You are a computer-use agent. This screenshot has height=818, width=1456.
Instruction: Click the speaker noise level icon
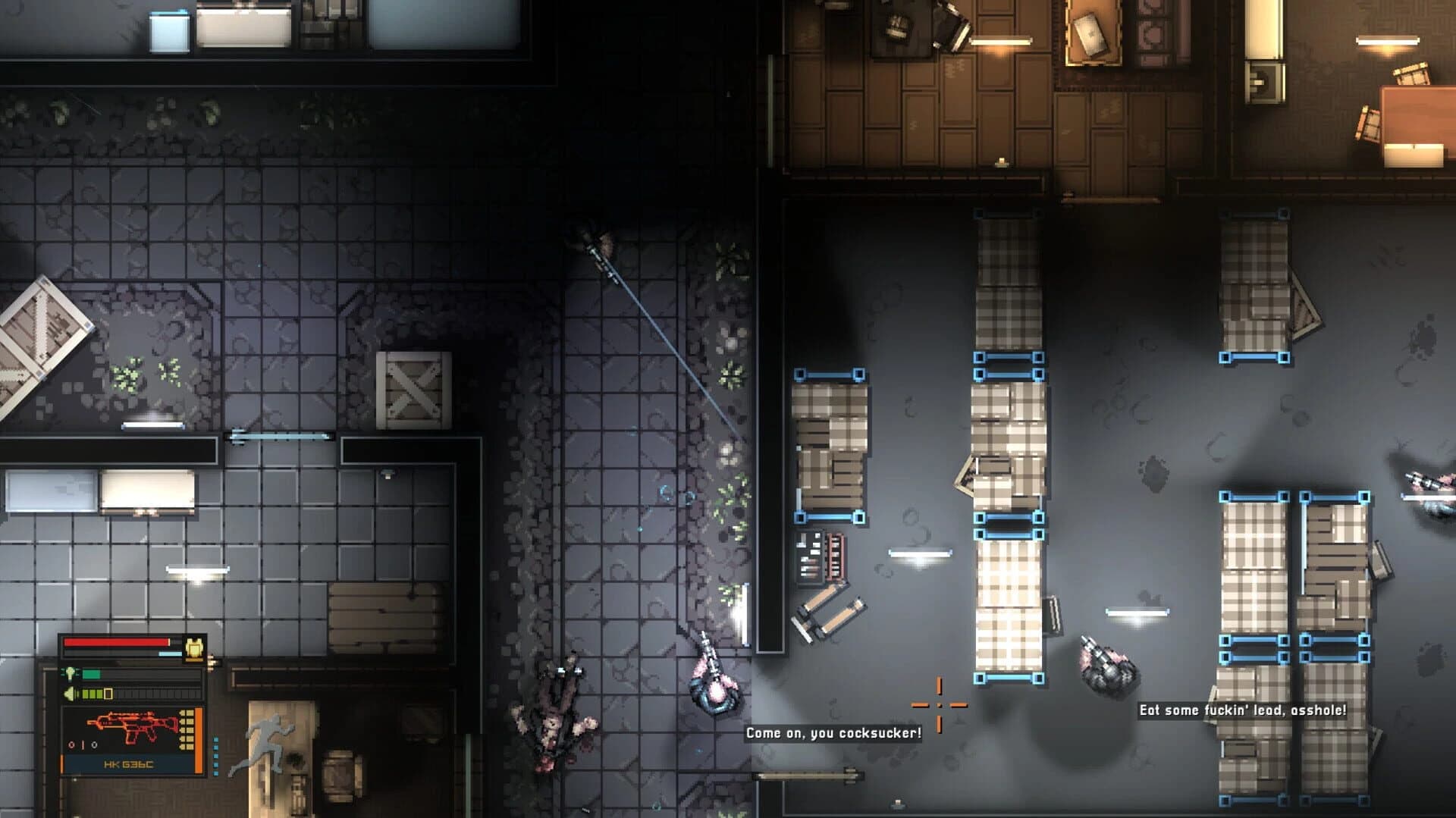click(x=70, y=694)
